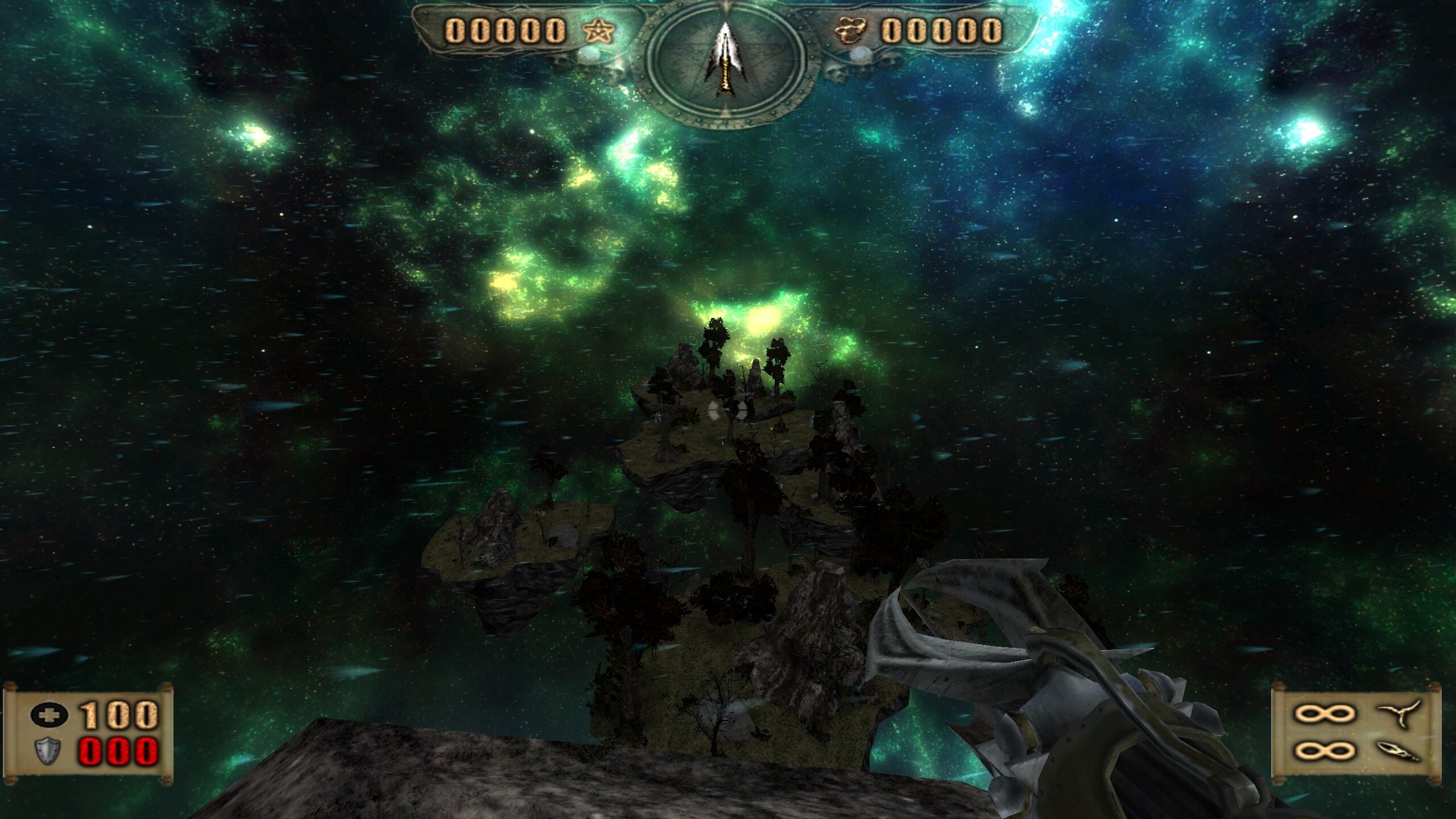Click the gold treasure icon
This screenshot has height=819, width=1456.
coord(851,31)
